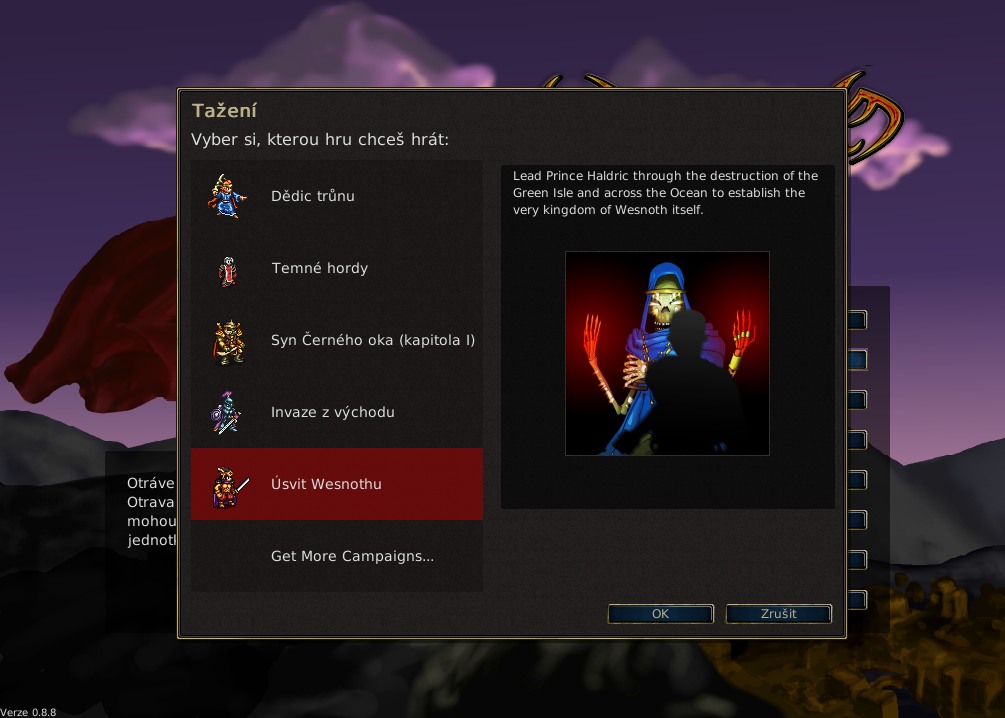This screenshot has height=718, width=1005.
Task: Choose the Temné hordy campaign
Action: click(x=320, y=268)
